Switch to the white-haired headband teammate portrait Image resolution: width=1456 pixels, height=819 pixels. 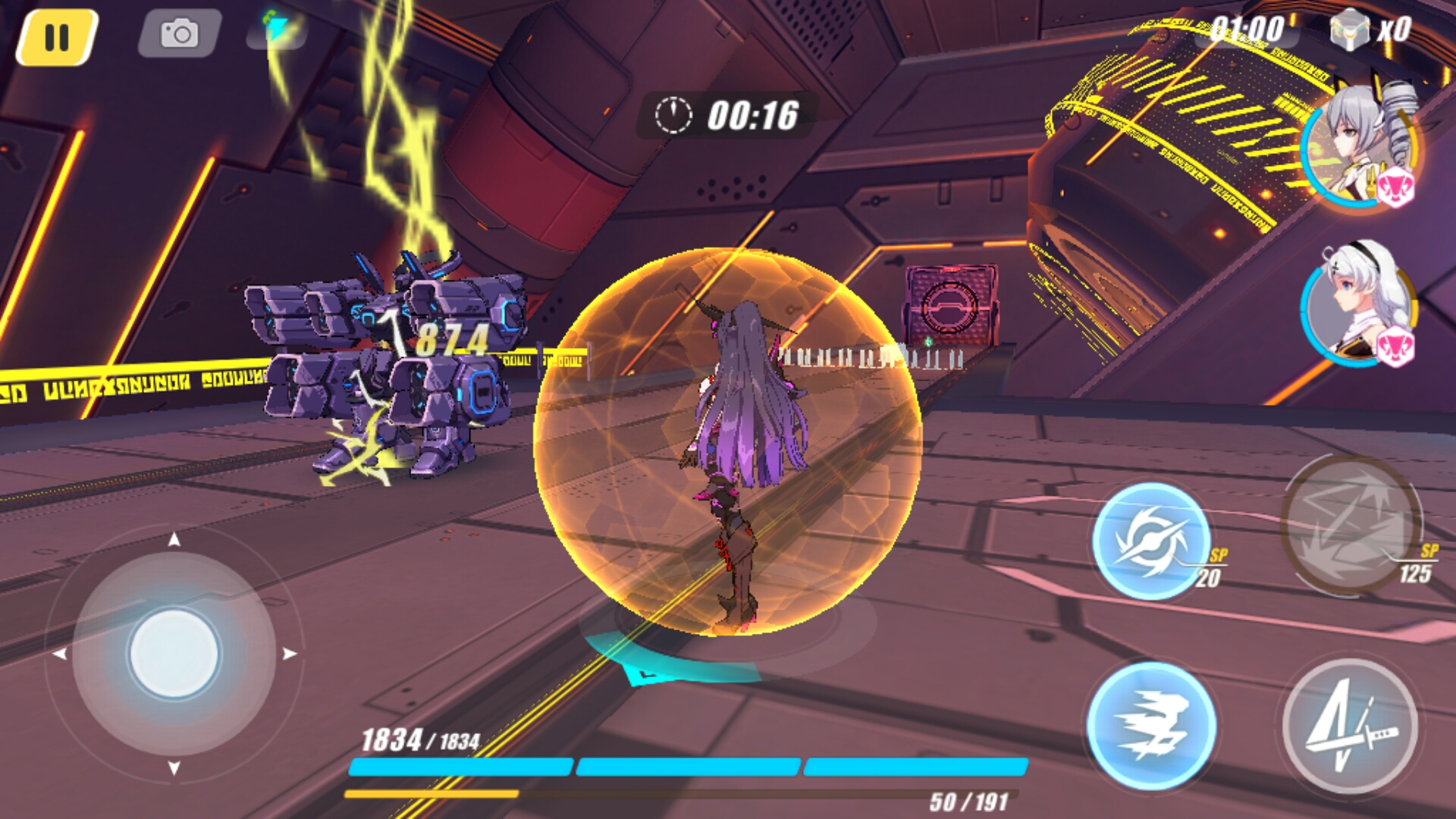[x=1357, y=303]
